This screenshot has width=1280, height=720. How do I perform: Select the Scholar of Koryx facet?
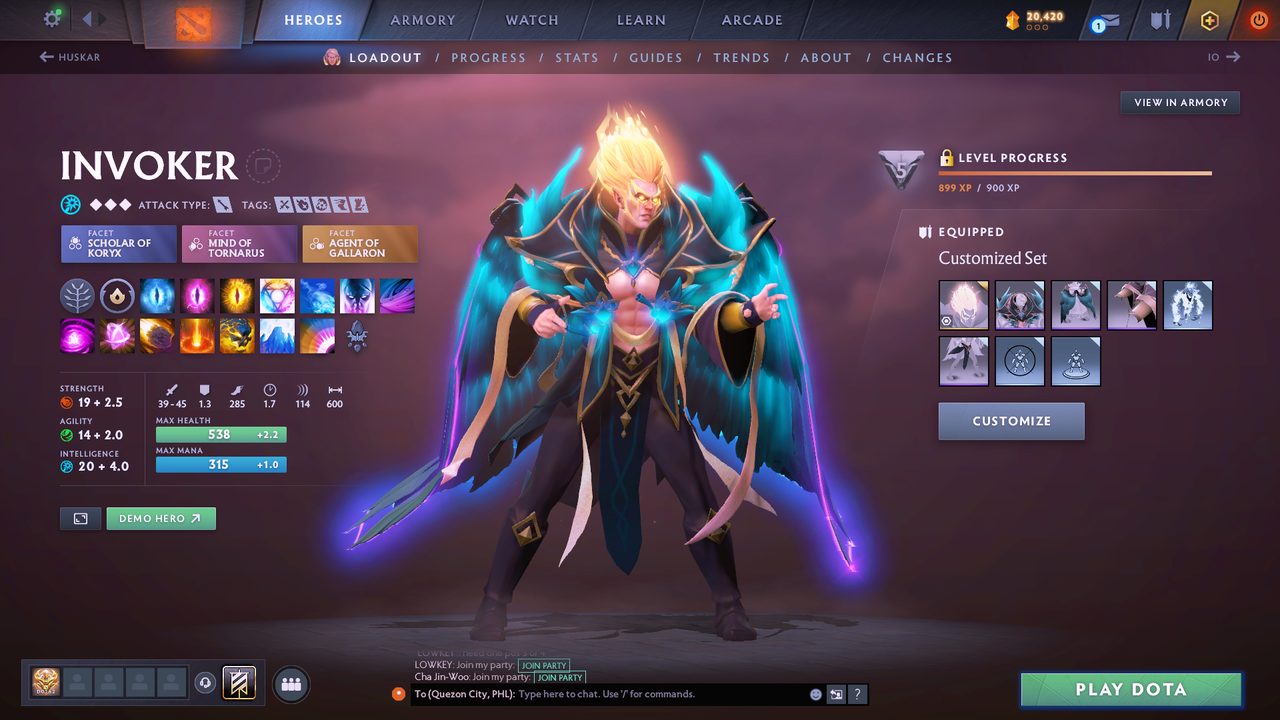(118, 243)
